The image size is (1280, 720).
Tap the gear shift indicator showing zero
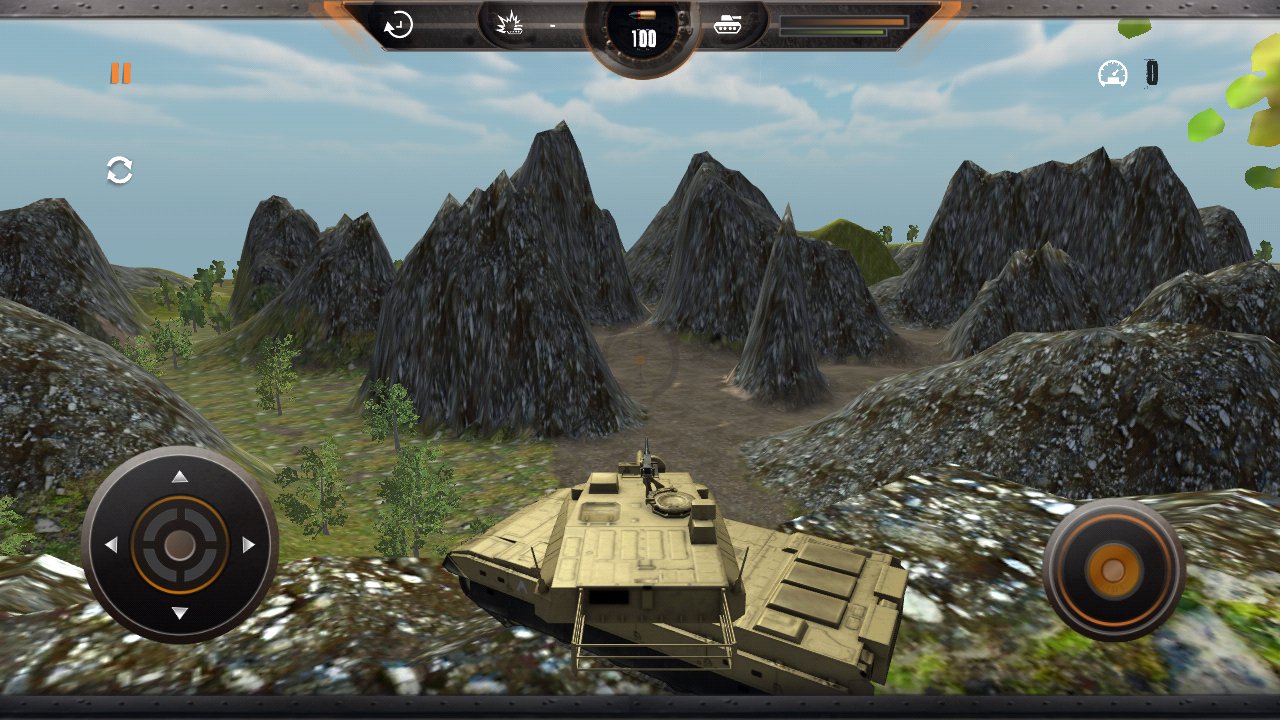(x=1151, y=71)
